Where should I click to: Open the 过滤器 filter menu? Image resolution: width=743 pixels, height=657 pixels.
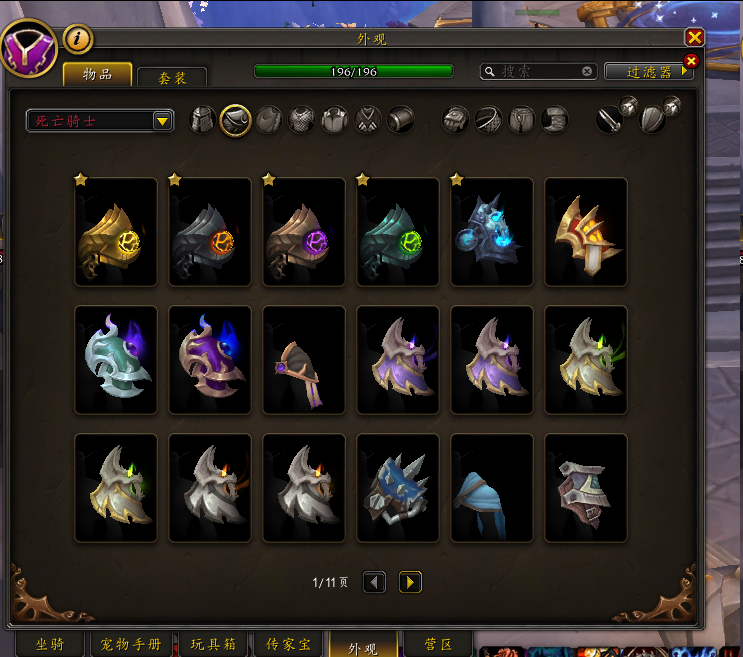[x=648, y=72]
